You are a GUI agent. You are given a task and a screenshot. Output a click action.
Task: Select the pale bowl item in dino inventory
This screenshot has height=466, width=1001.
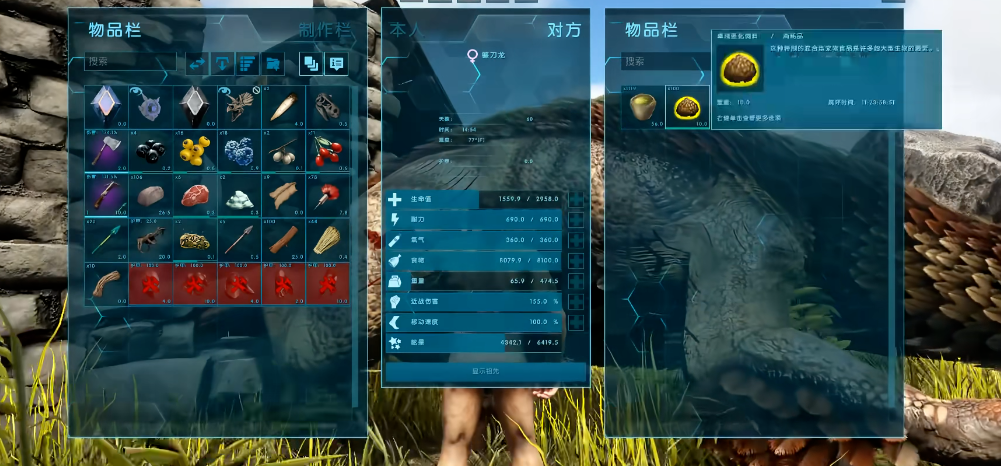coord(643,107)
